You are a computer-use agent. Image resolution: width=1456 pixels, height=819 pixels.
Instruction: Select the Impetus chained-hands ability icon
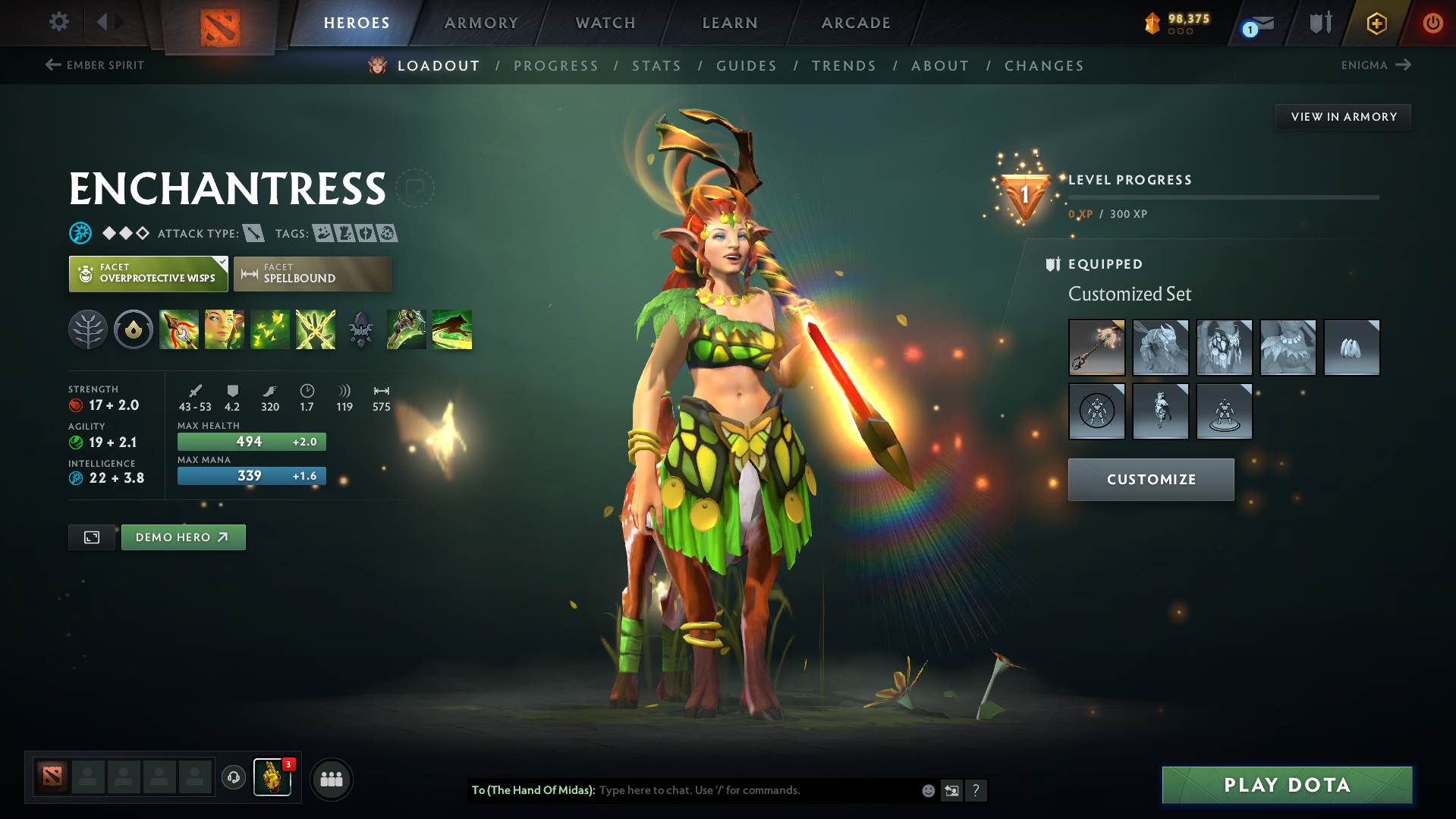(x=315, y=329)
